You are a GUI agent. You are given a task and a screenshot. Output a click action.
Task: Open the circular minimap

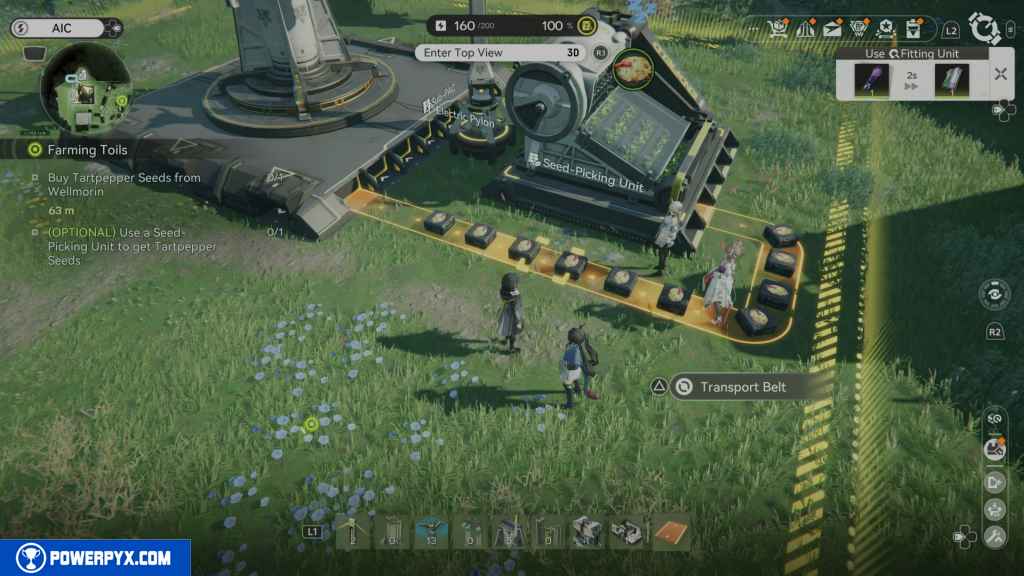[x=85, y=88]
